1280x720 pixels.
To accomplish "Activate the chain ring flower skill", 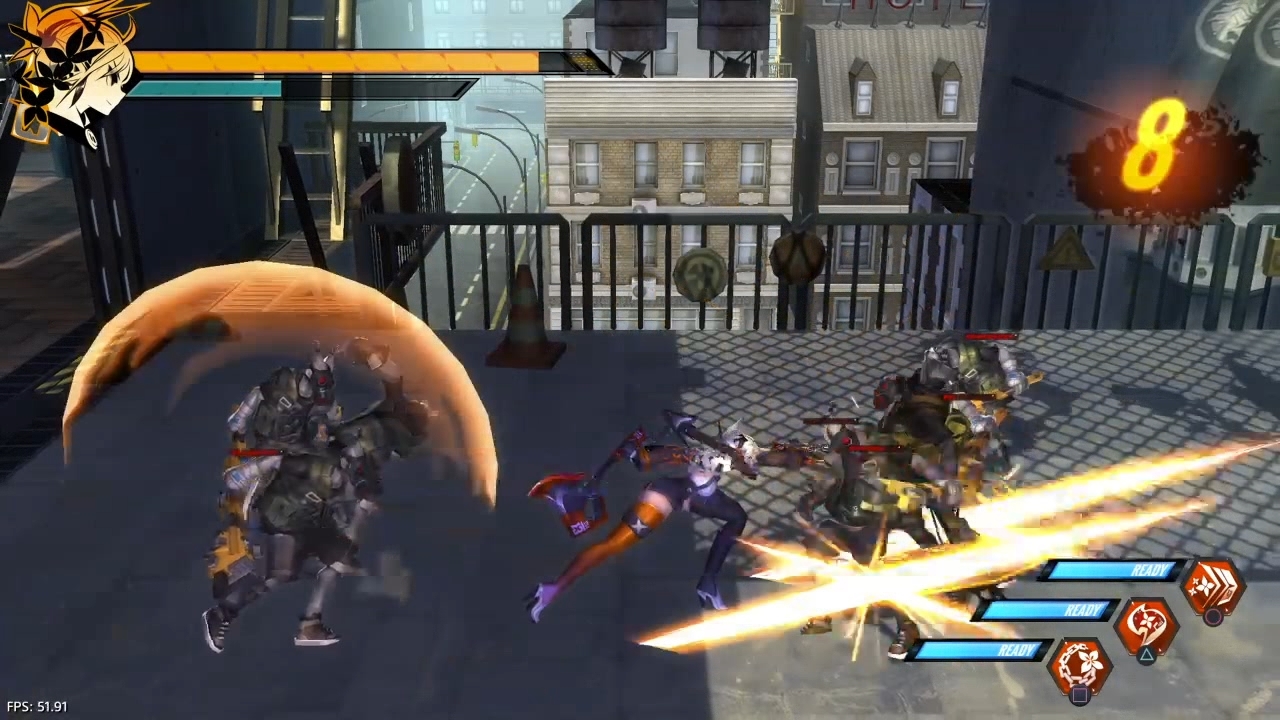I will (1079, 666).
